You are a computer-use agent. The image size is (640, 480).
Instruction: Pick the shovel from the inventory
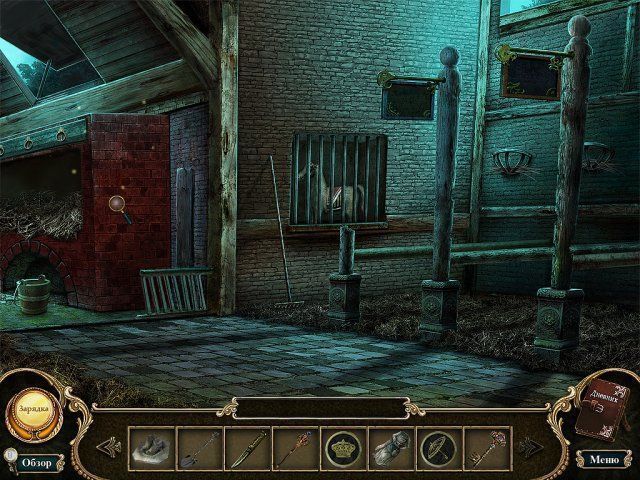pos(200,447)
